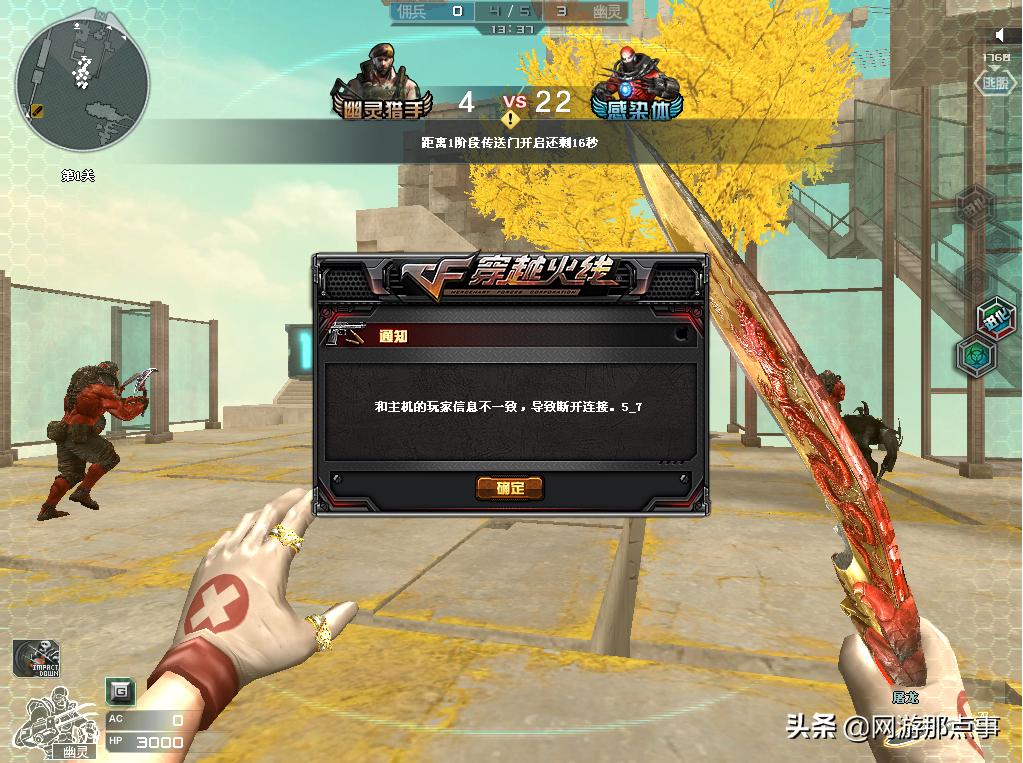The image size is (1023, 763).
Task: Activate the 逃脱 escape button
Action: pyautogui.click(x=993, y=86)
